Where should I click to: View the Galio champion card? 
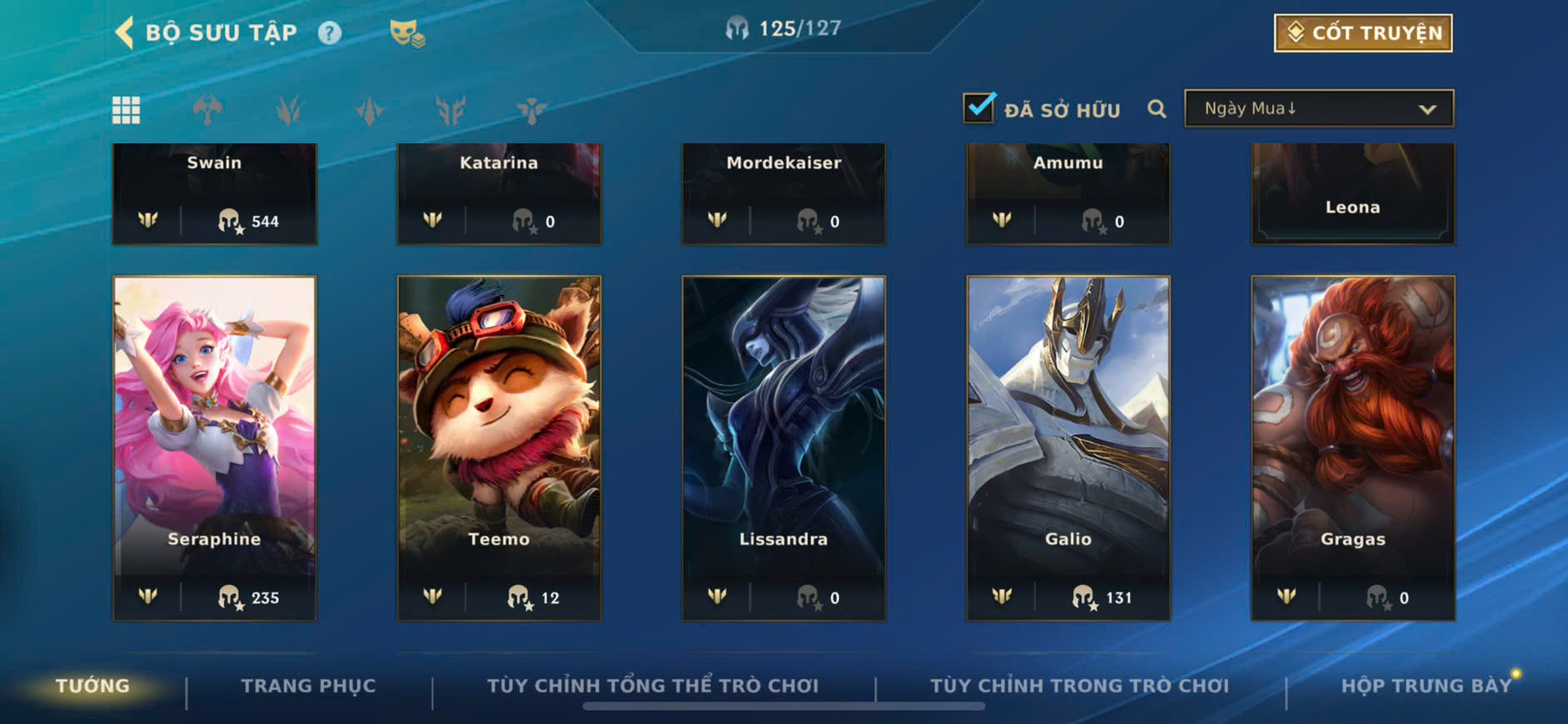[1068, 448]
